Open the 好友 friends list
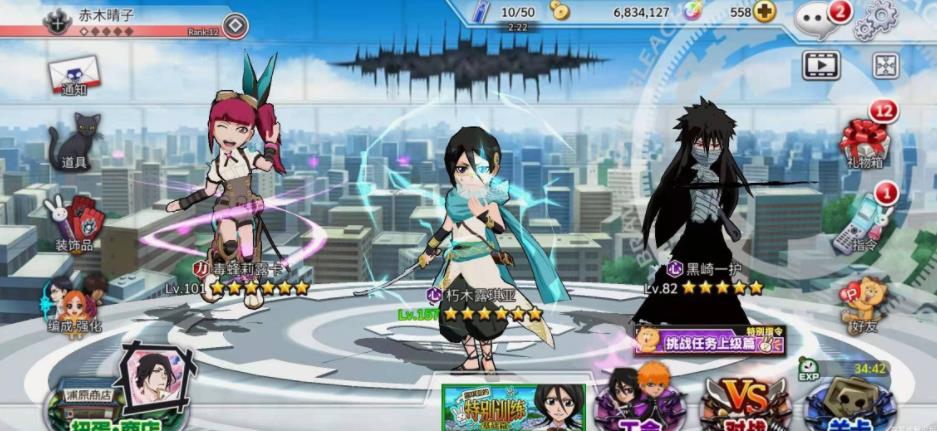This screenshot has height=431, width=937. tap(864, 303)
